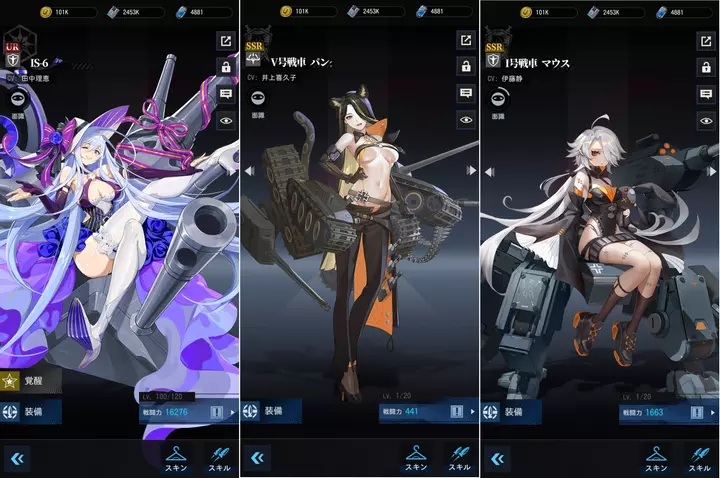
Task: Open スキル skills for the V号戦車 character
Action: pos(459,458)
